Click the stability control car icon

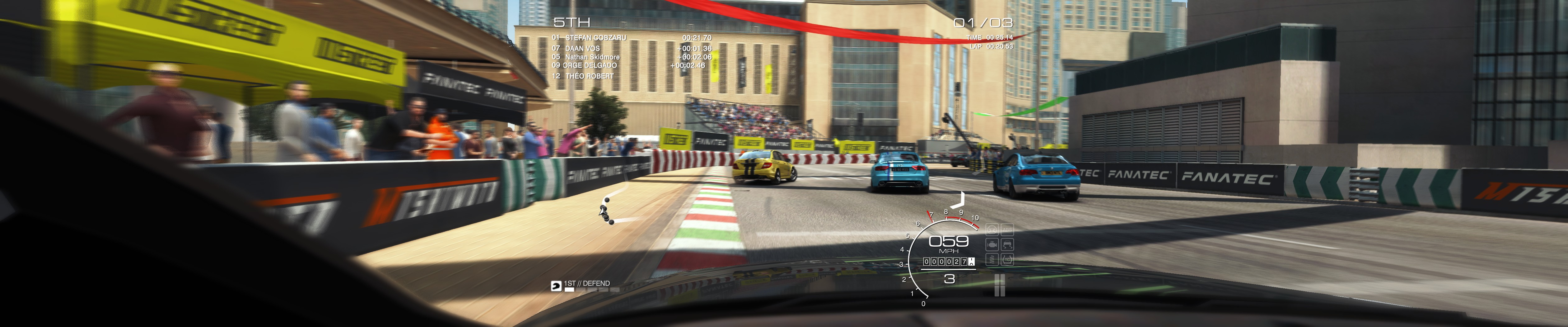1007,245
